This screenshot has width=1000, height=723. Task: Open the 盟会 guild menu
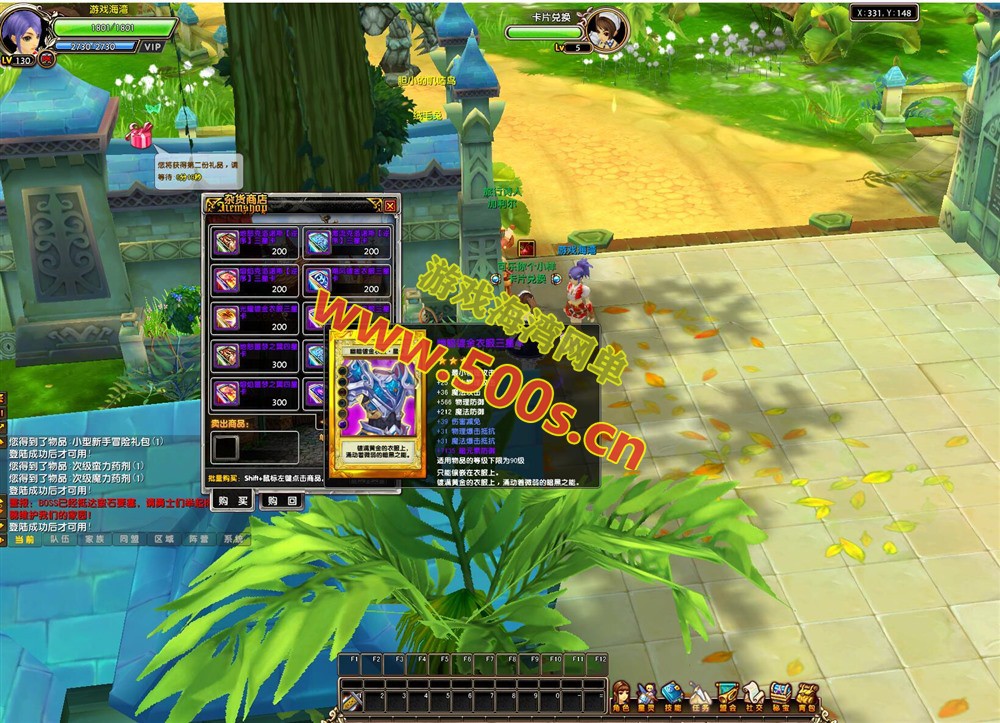tap(727, 694)
